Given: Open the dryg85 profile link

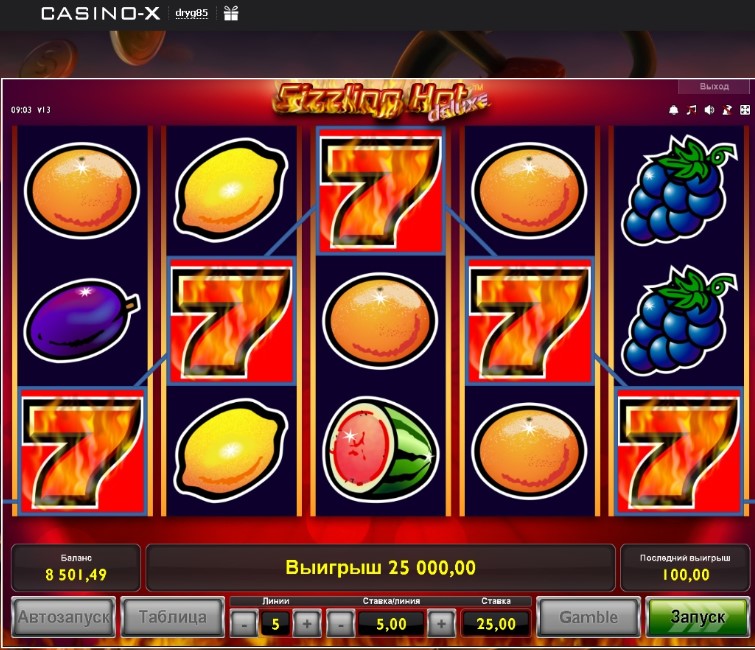Looking at the screenshot, I should point(191,13).
